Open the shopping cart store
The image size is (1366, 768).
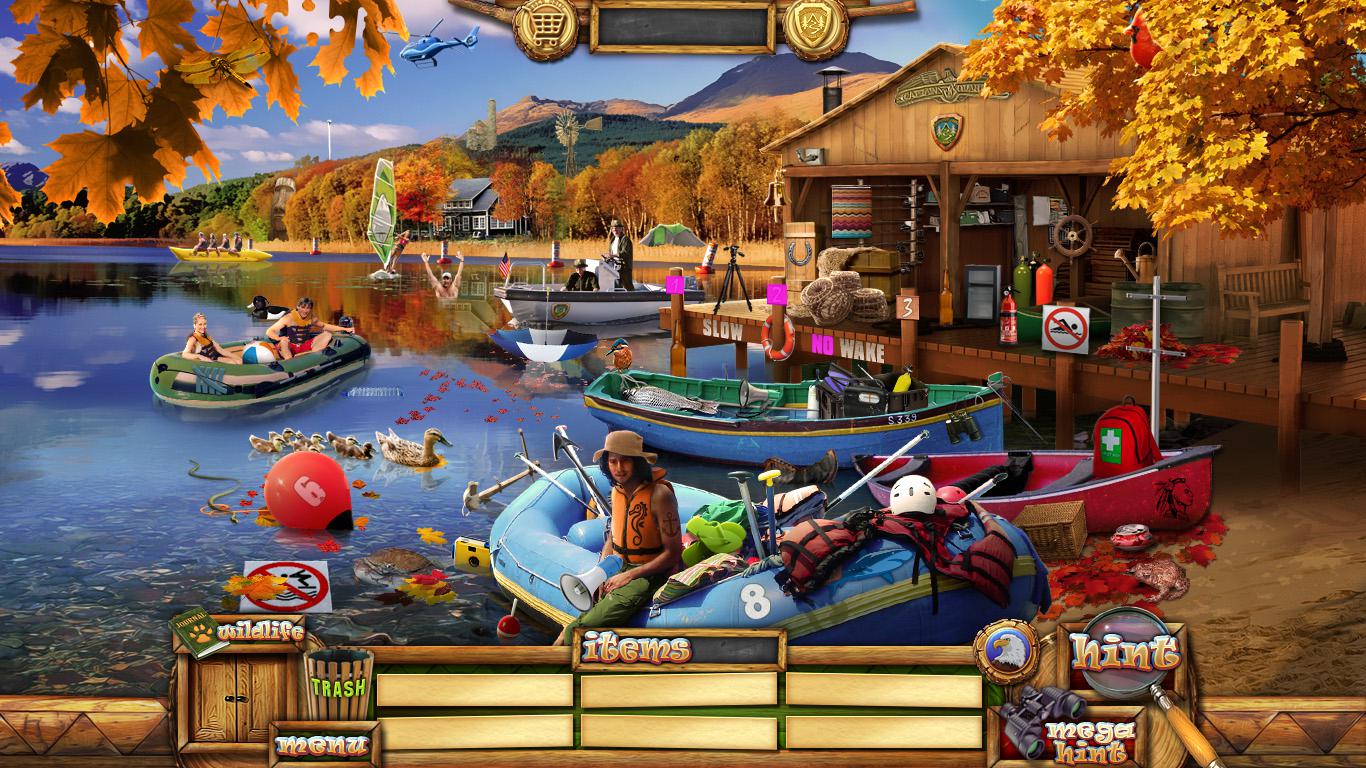[545, 27]
